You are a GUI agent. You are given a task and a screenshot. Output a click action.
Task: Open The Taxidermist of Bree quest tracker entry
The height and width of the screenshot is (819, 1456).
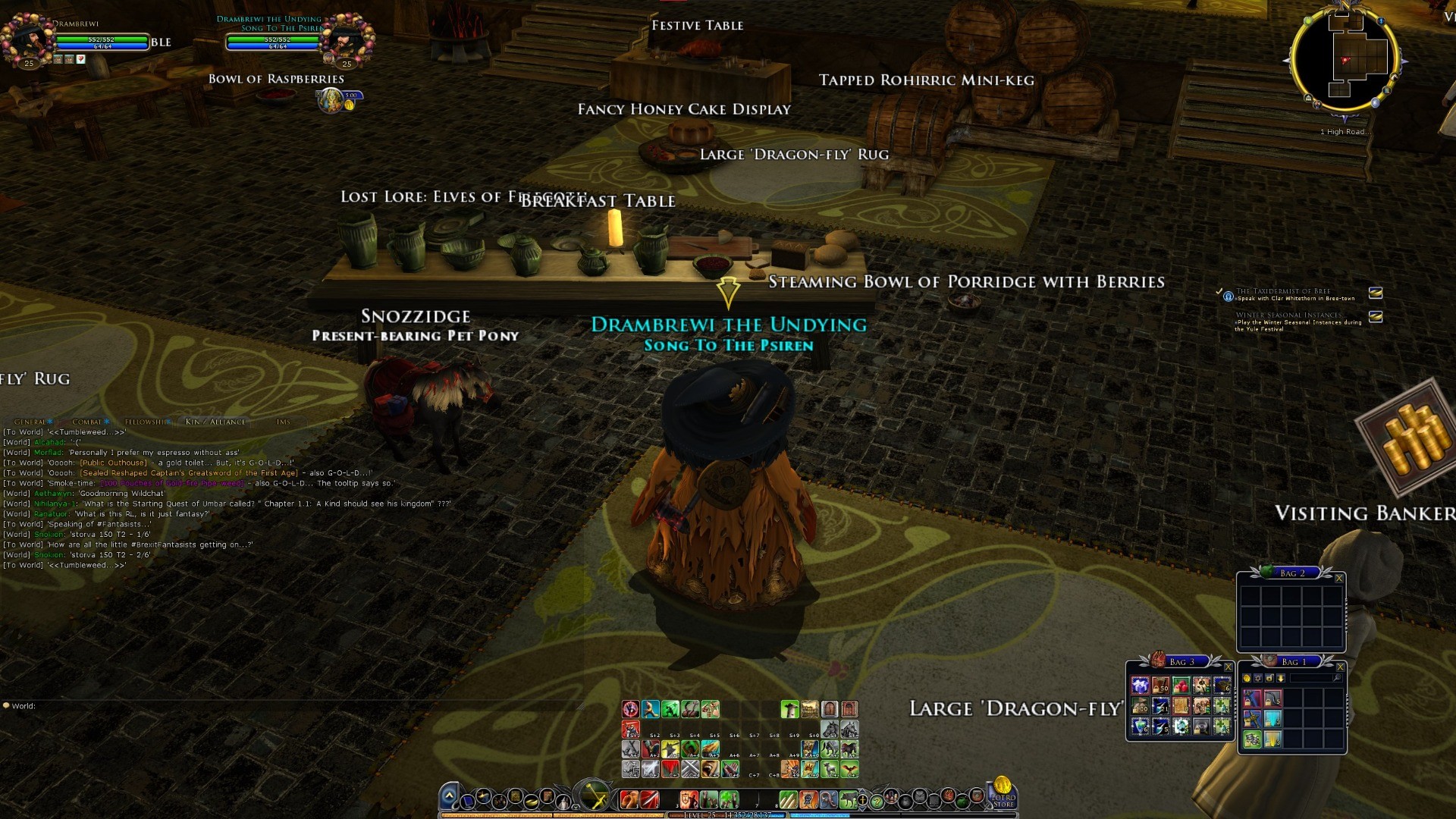tap(1283, 291)
